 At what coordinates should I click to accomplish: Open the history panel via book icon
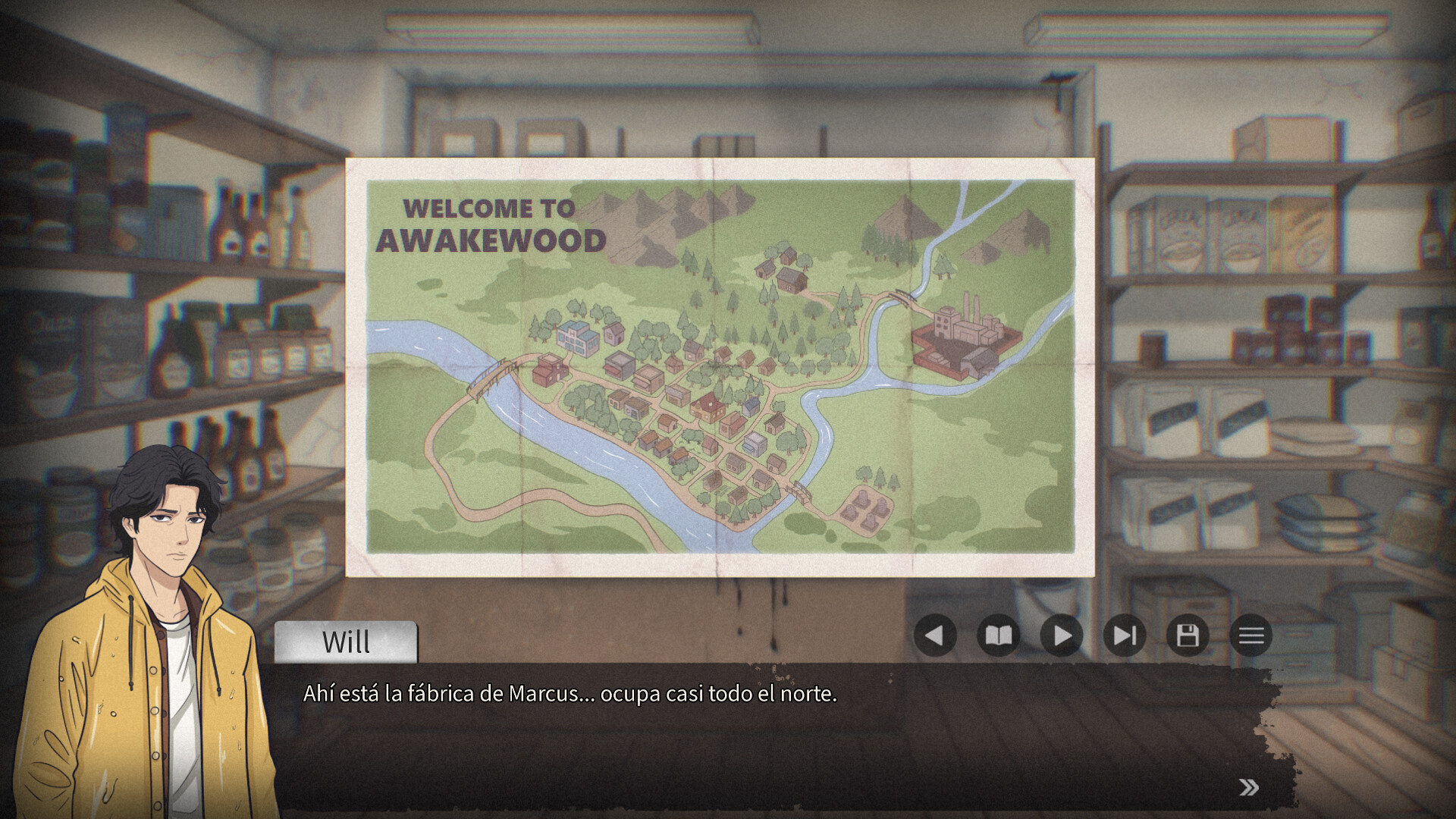tap(998, 635)
